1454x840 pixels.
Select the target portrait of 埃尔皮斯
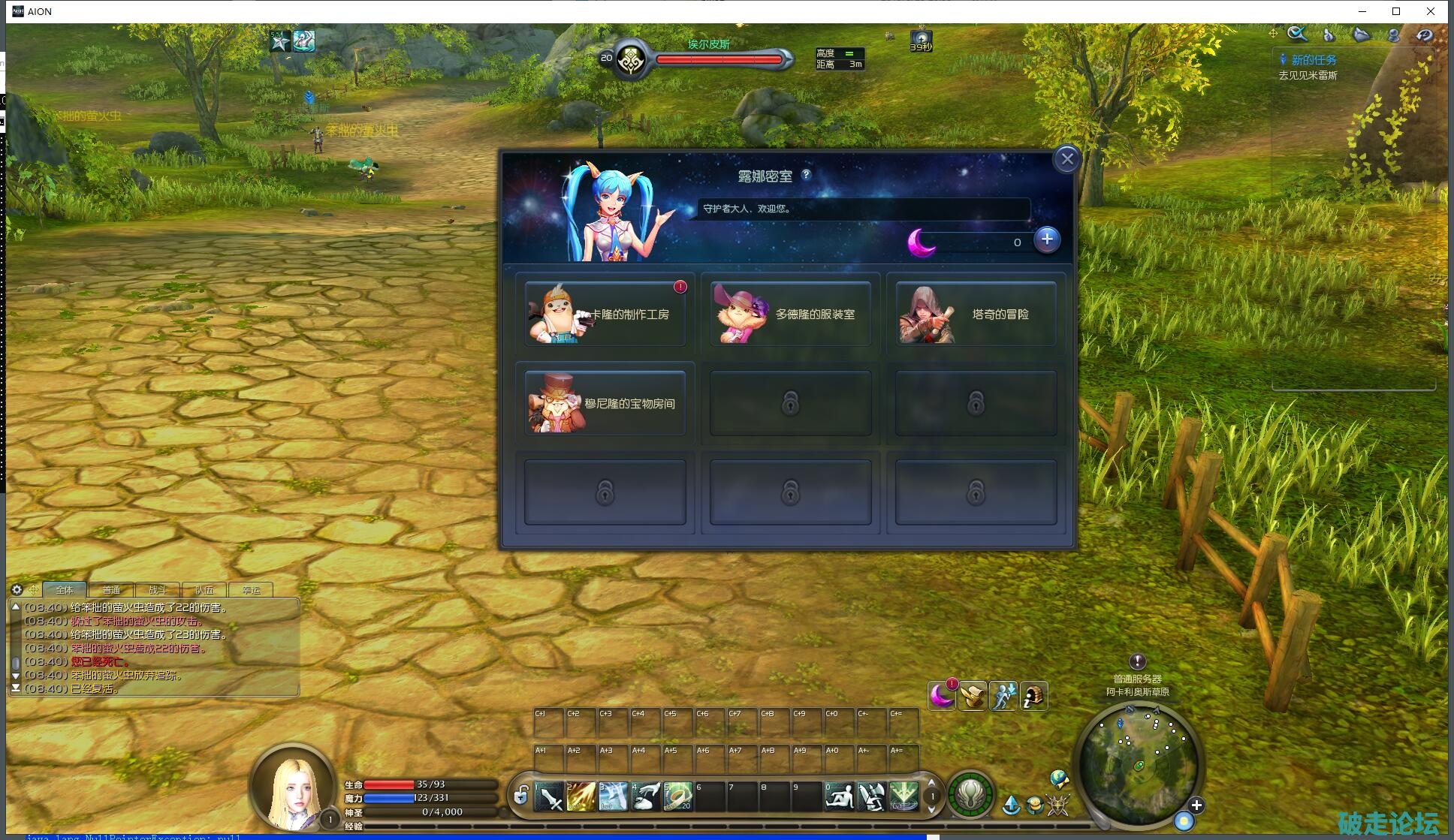(631, 60)
